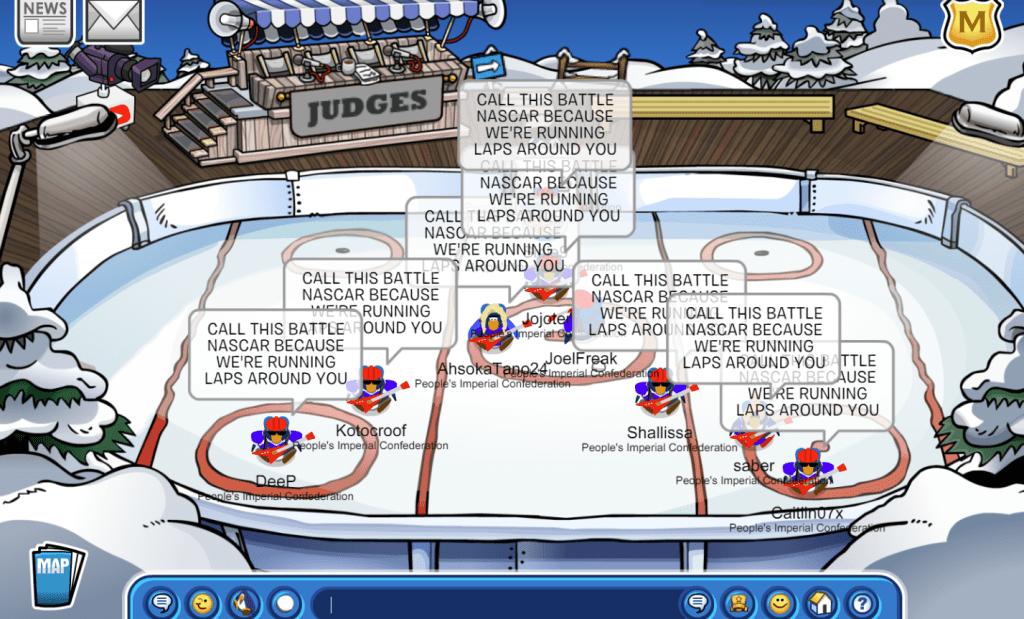Open the Club Penguin Times newspaper
This screenshot has height=619, width=1024.
click(44, 20)
